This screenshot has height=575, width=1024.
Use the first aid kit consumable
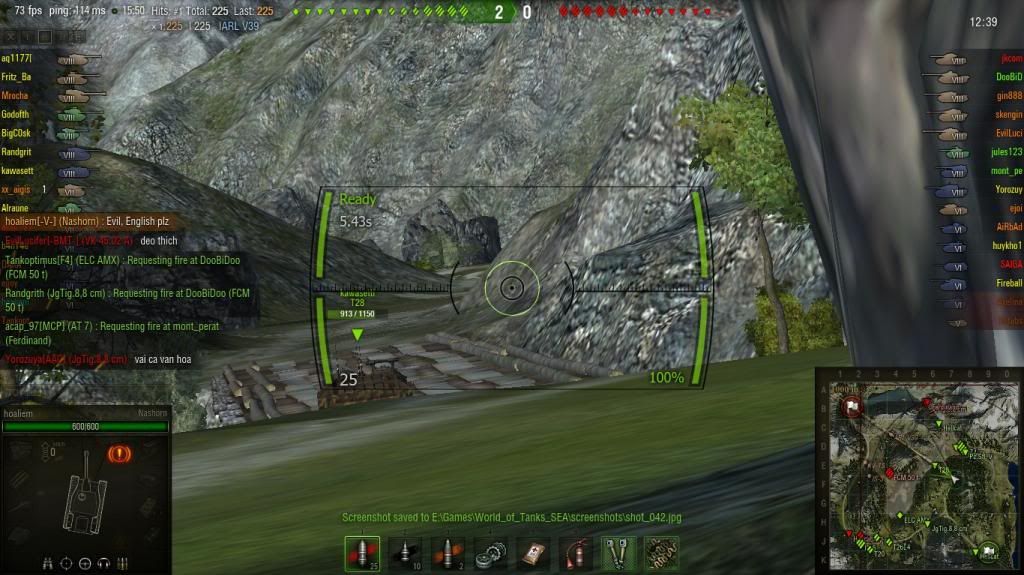tap(533, 553)
